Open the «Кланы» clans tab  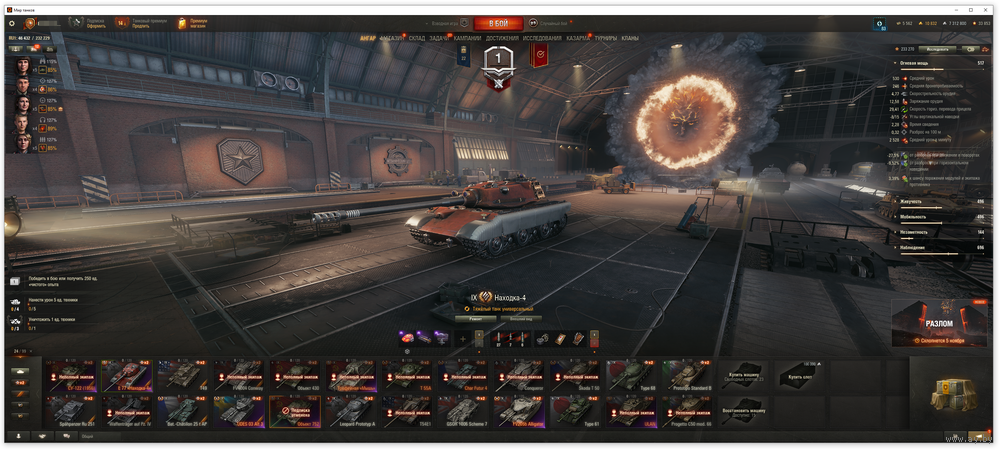coord(630,38)
